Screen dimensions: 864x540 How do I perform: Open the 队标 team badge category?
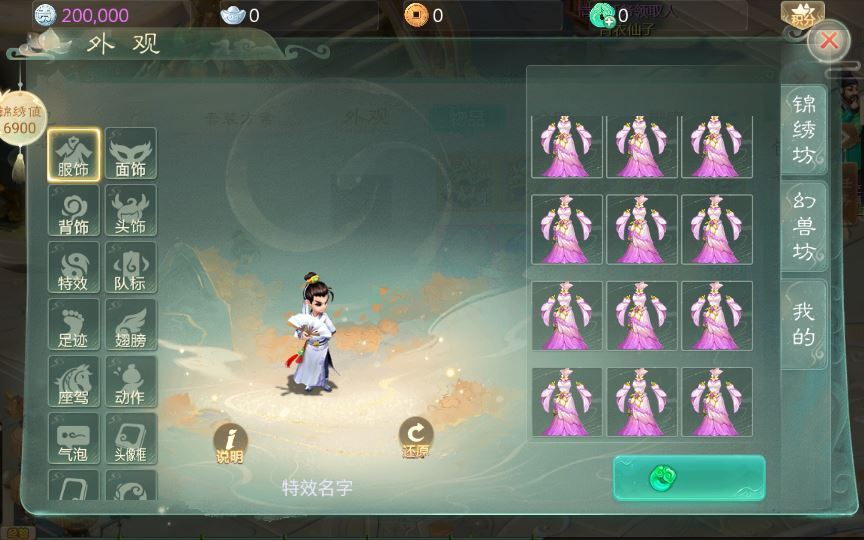(131, 267)
